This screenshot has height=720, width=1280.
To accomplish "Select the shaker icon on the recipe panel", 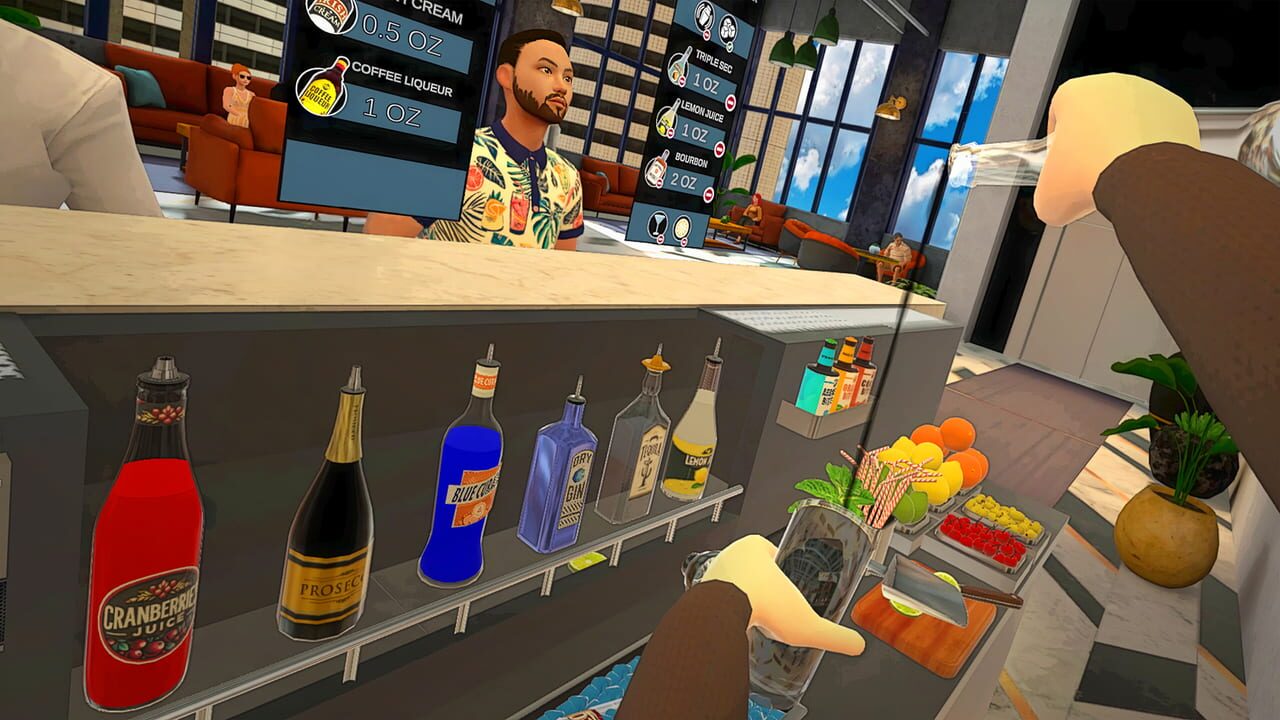I will click(702, 16).
